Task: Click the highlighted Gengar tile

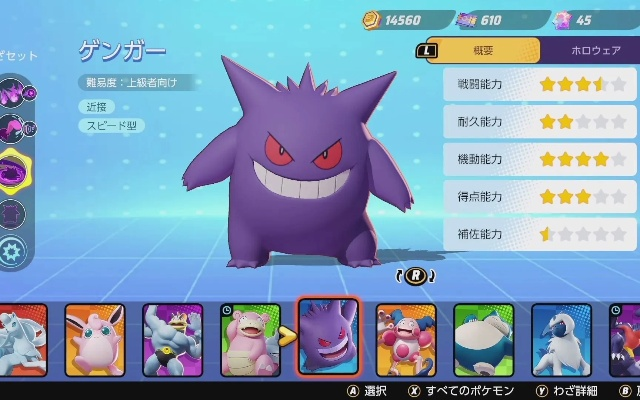Action: 328,336
